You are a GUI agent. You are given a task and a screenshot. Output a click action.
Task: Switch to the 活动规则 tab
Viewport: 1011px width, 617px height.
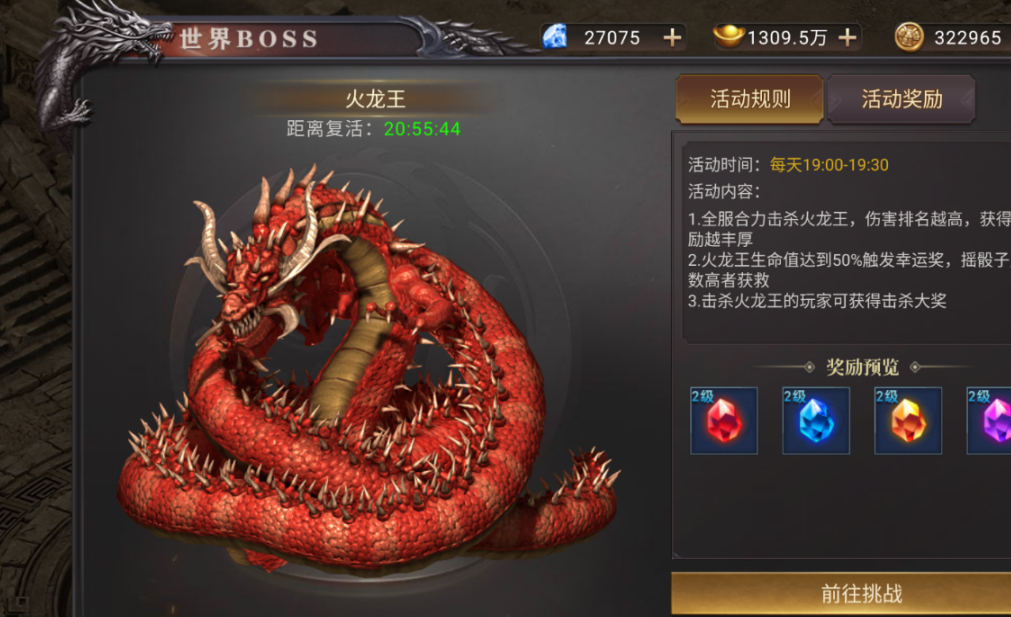coord(750,99)
